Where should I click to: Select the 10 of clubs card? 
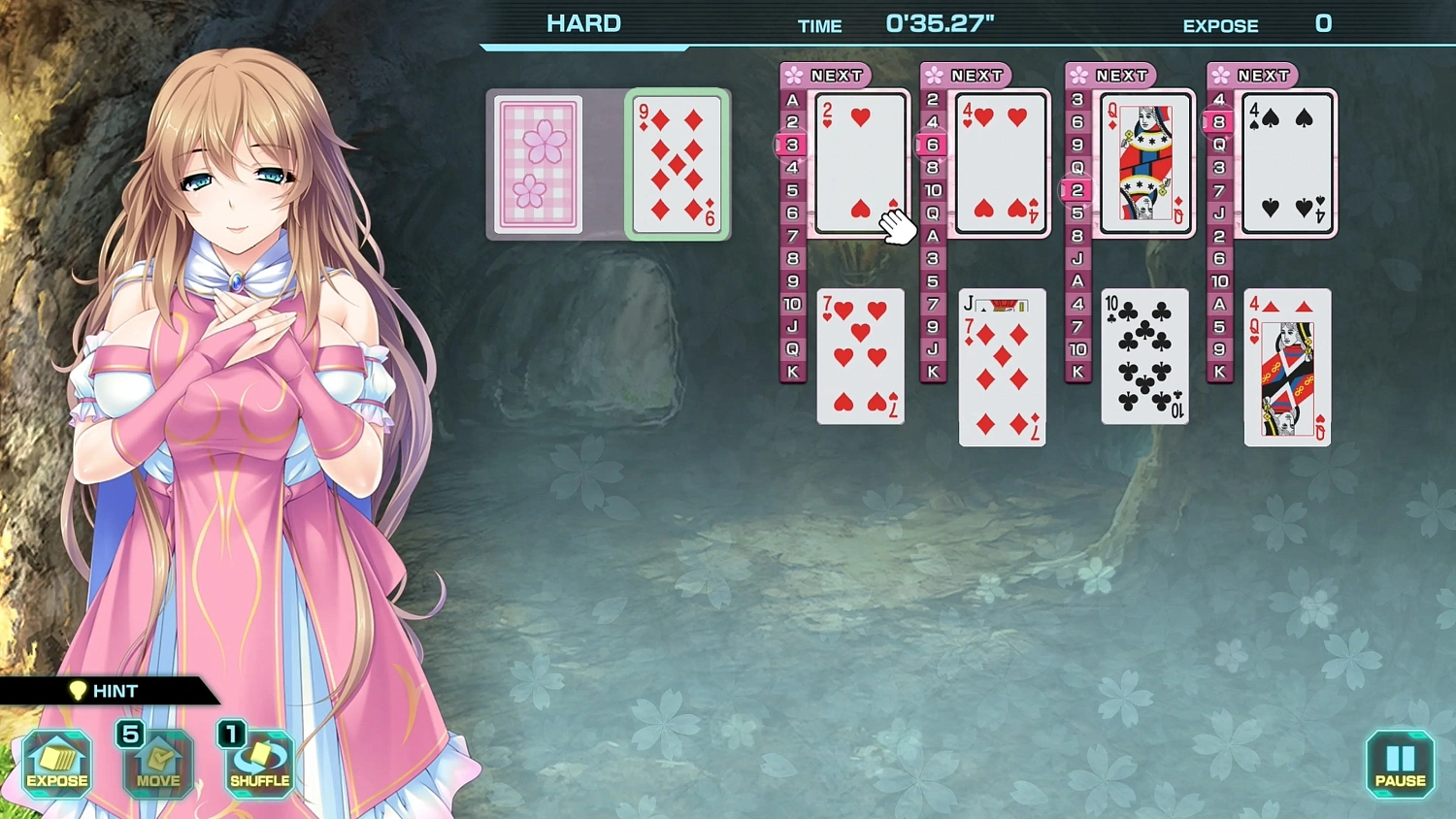click(1143, 356)
